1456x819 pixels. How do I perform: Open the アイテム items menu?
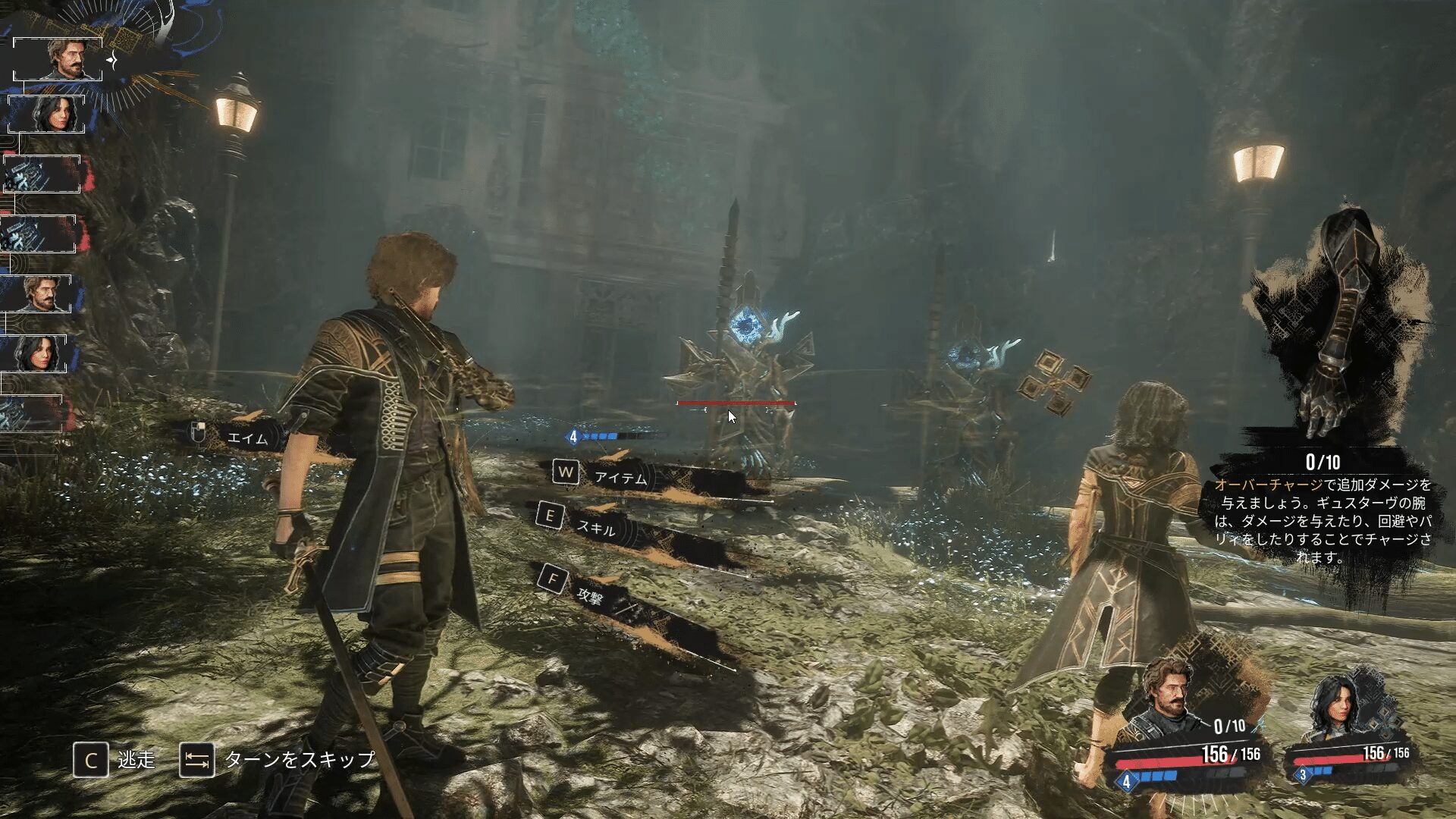click(620, 478)
